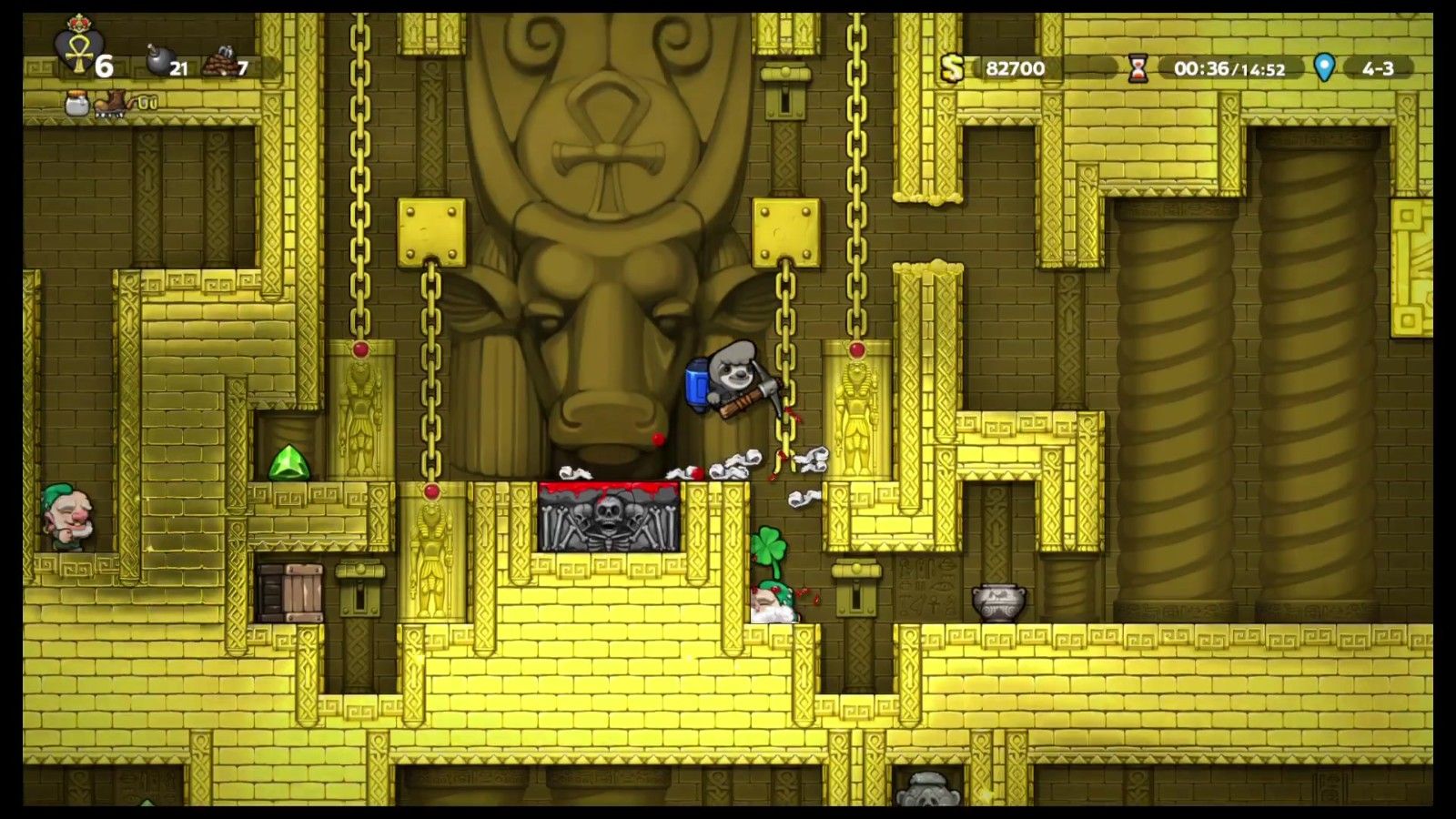
Task: Click the spectacles item icon
Action: coord(147,103)
